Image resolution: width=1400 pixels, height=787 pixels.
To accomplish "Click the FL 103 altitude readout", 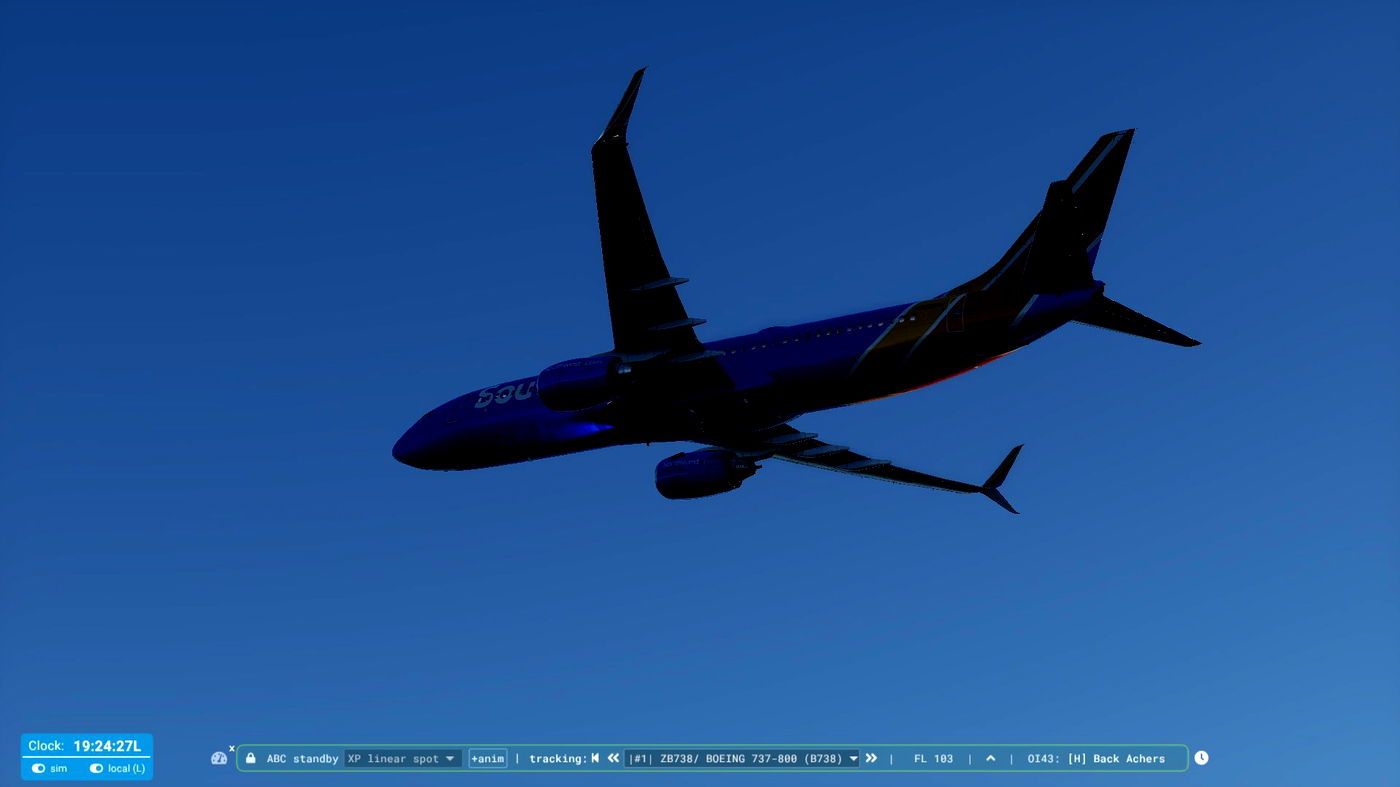I will tap(932, 758).
